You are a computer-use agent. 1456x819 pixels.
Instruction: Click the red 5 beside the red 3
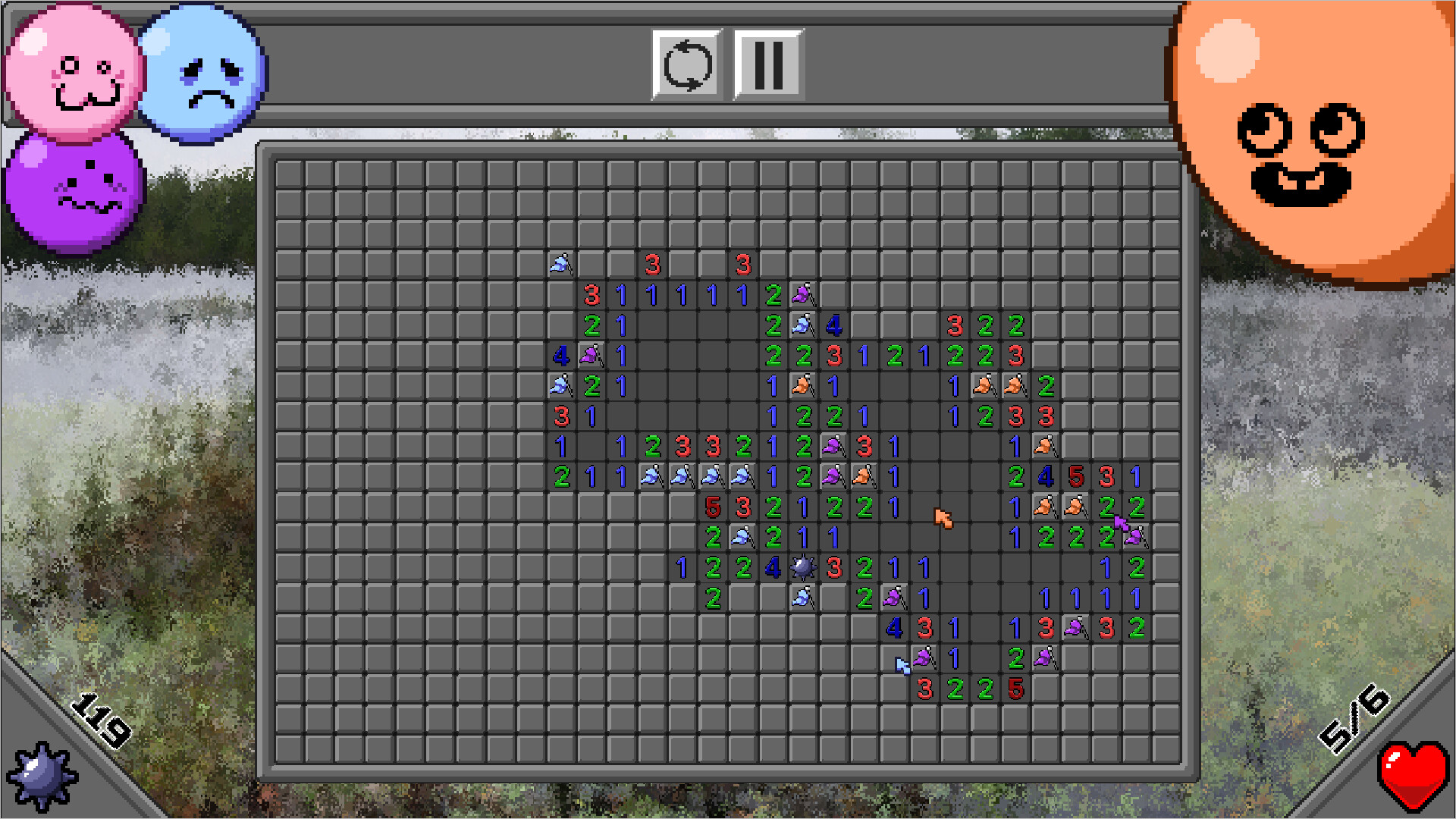click(x=1076, y=478)
